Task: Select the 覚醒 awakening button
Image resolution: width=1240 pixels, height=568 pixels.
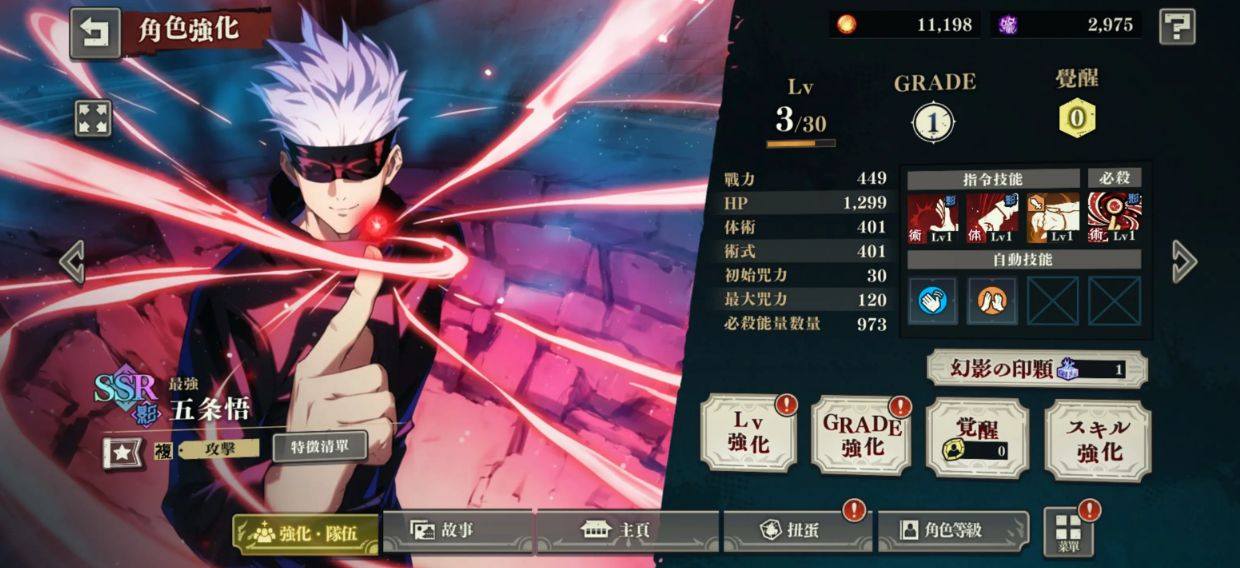Action: pos(977,438)
